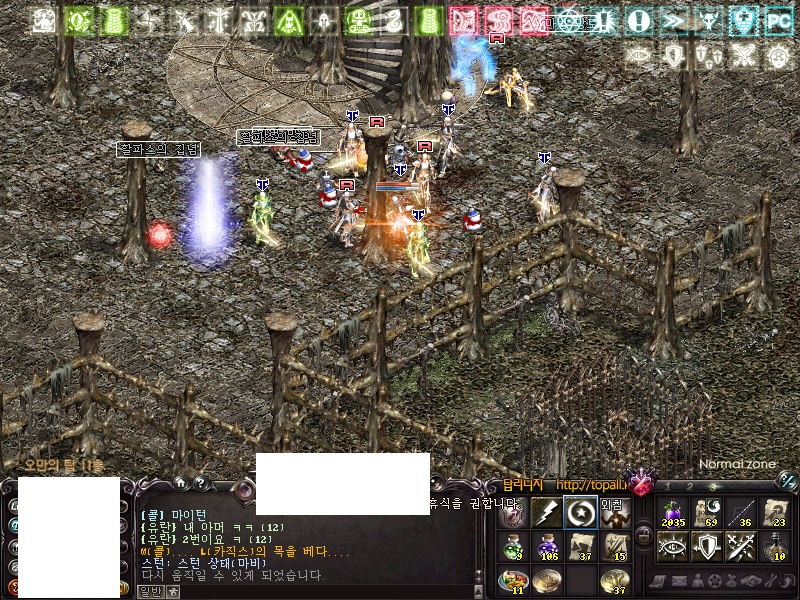
Task: Switch to quick slot page 1
Action: point(666,485)
